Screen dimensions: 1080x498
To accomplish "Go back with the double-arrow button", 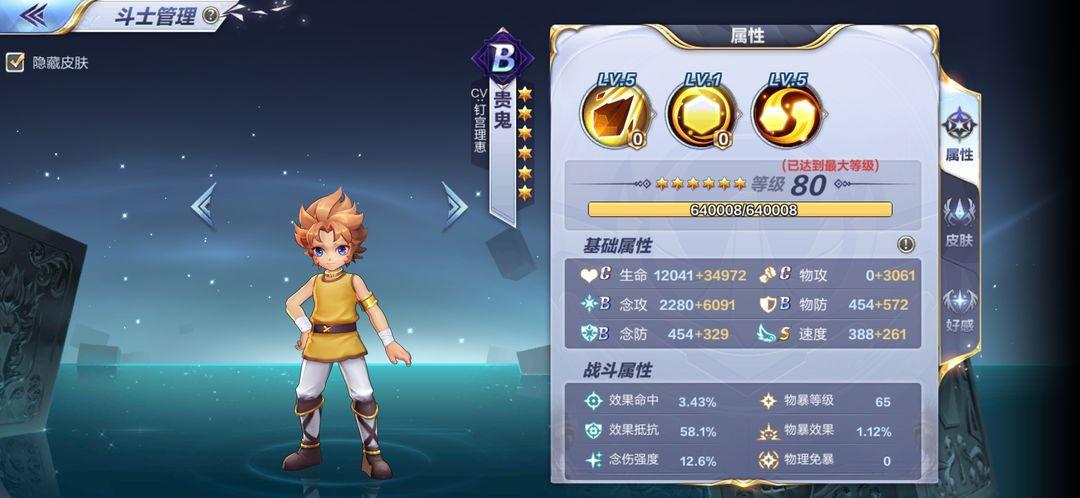I will [x=33, y=14].
